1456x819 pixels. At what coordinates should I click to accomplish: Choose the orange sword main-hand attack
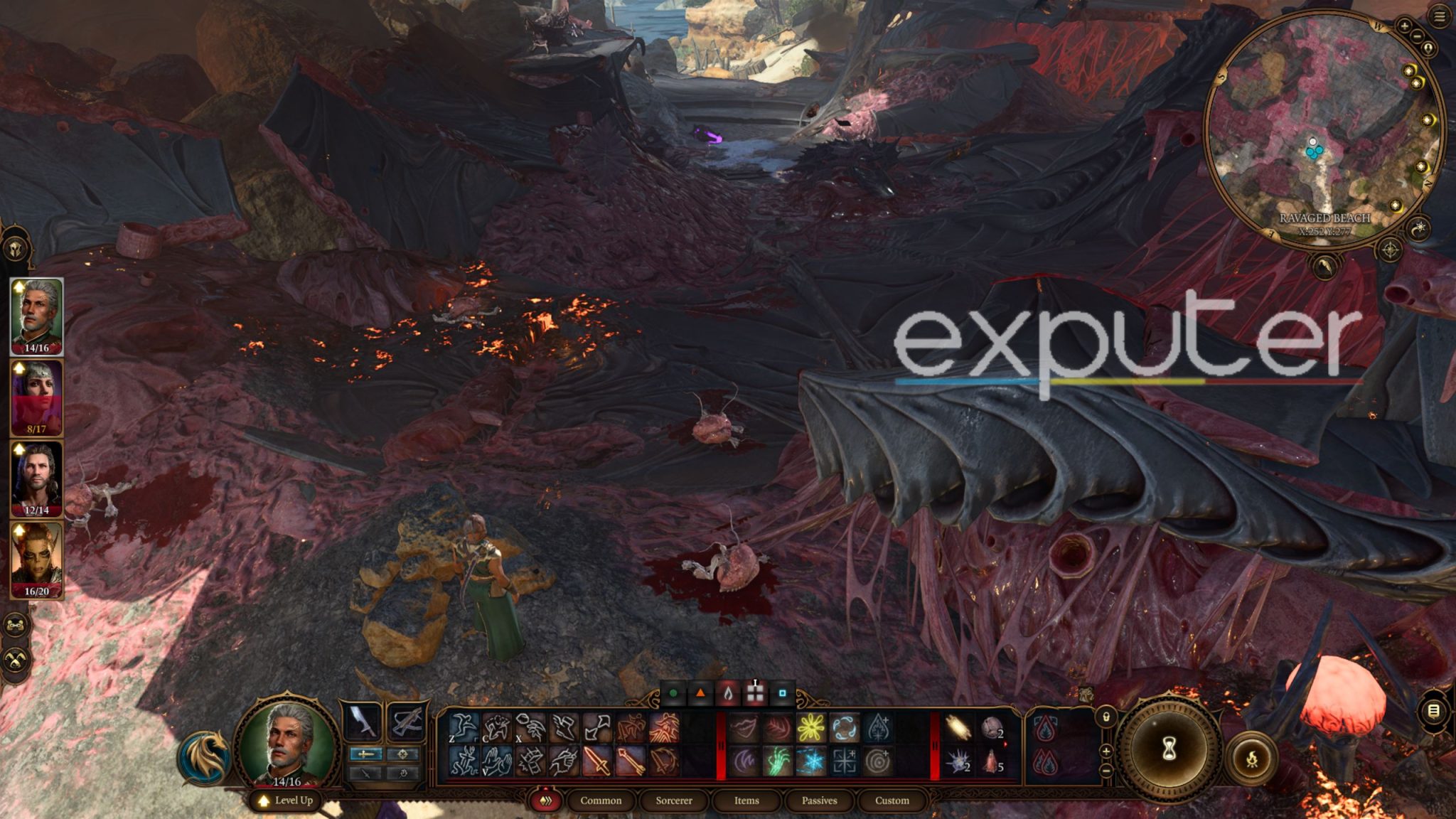point(597,761)
